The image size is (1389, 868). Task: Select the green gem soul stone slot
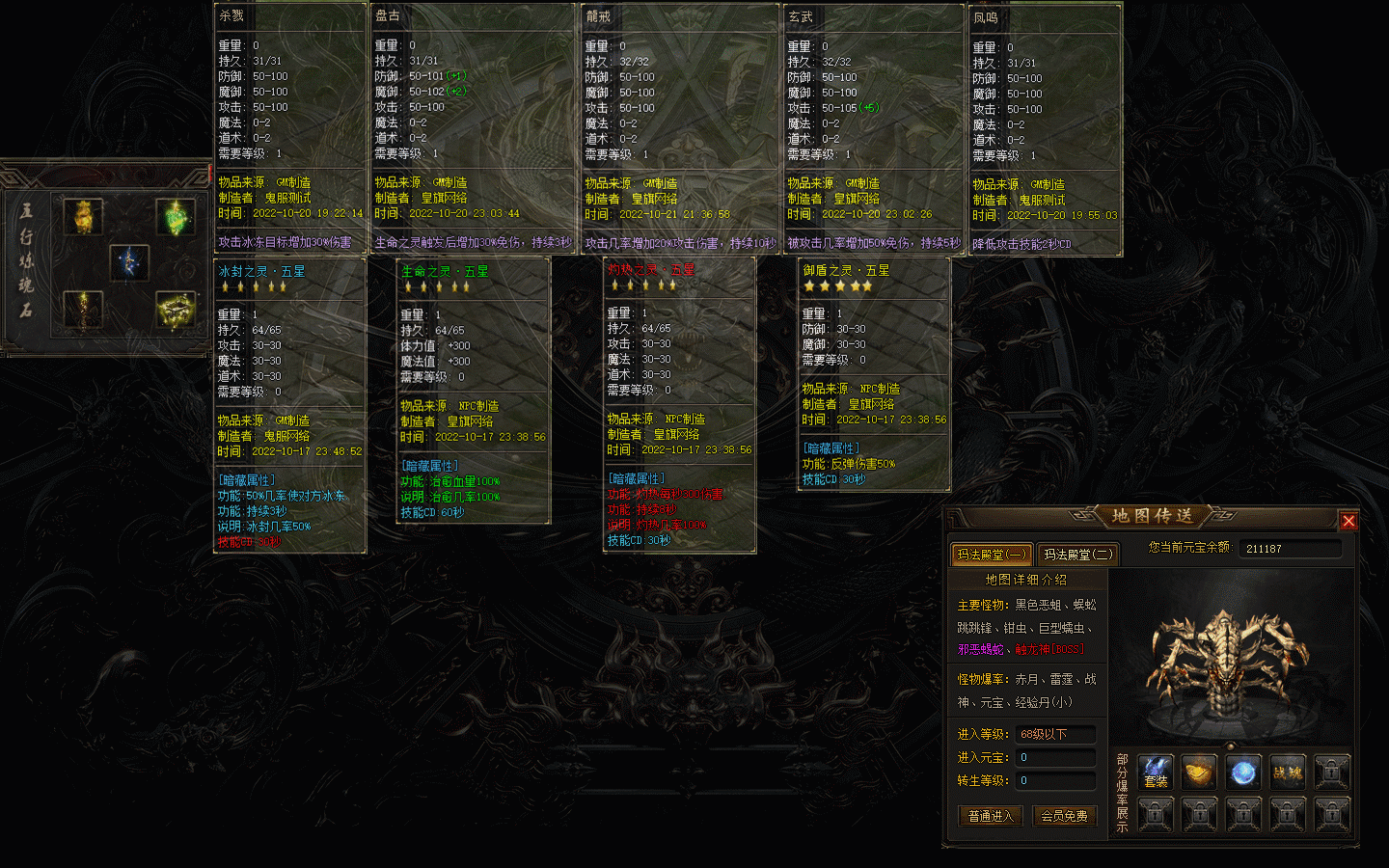coord(176,217)
